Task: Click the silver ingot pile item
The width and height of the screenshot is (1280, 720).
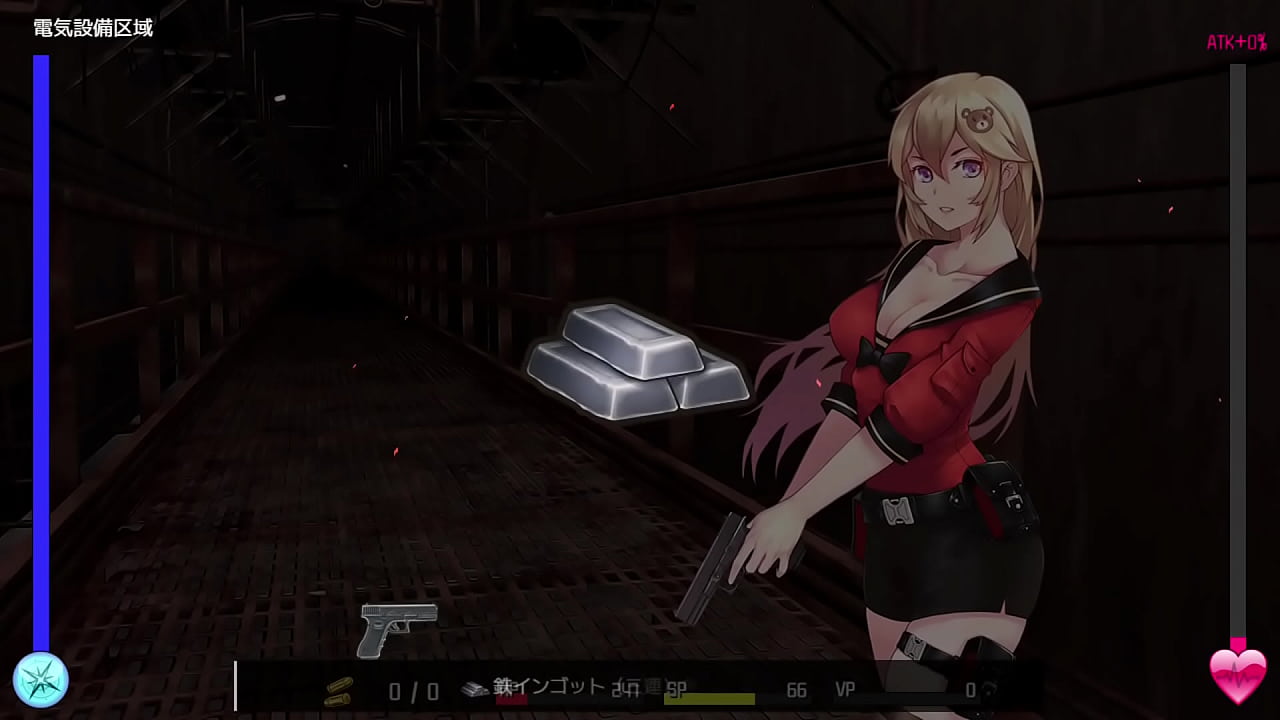Action: 635,365
